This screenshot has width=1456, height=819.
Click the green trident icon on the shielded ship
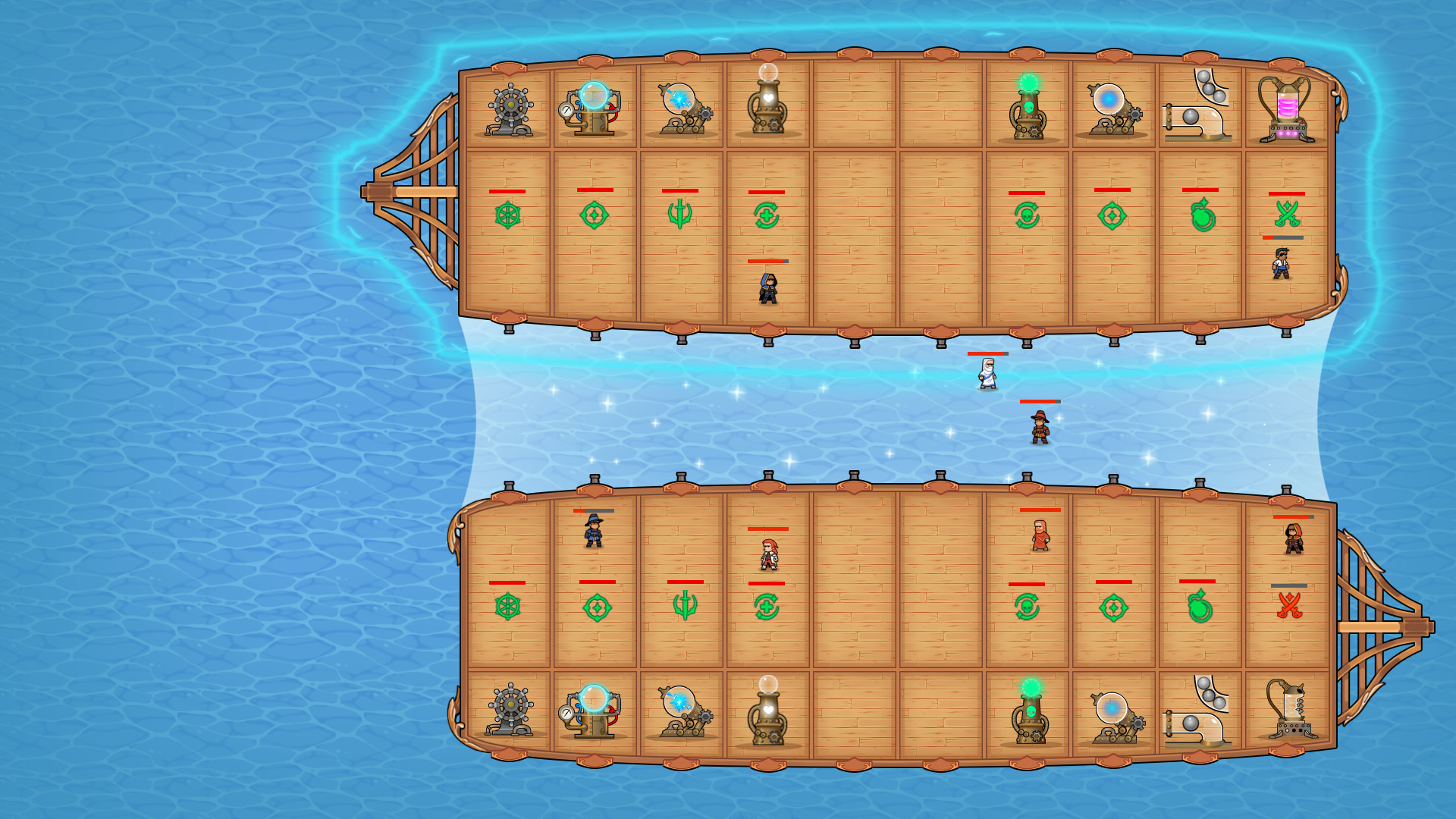point(679,214)
